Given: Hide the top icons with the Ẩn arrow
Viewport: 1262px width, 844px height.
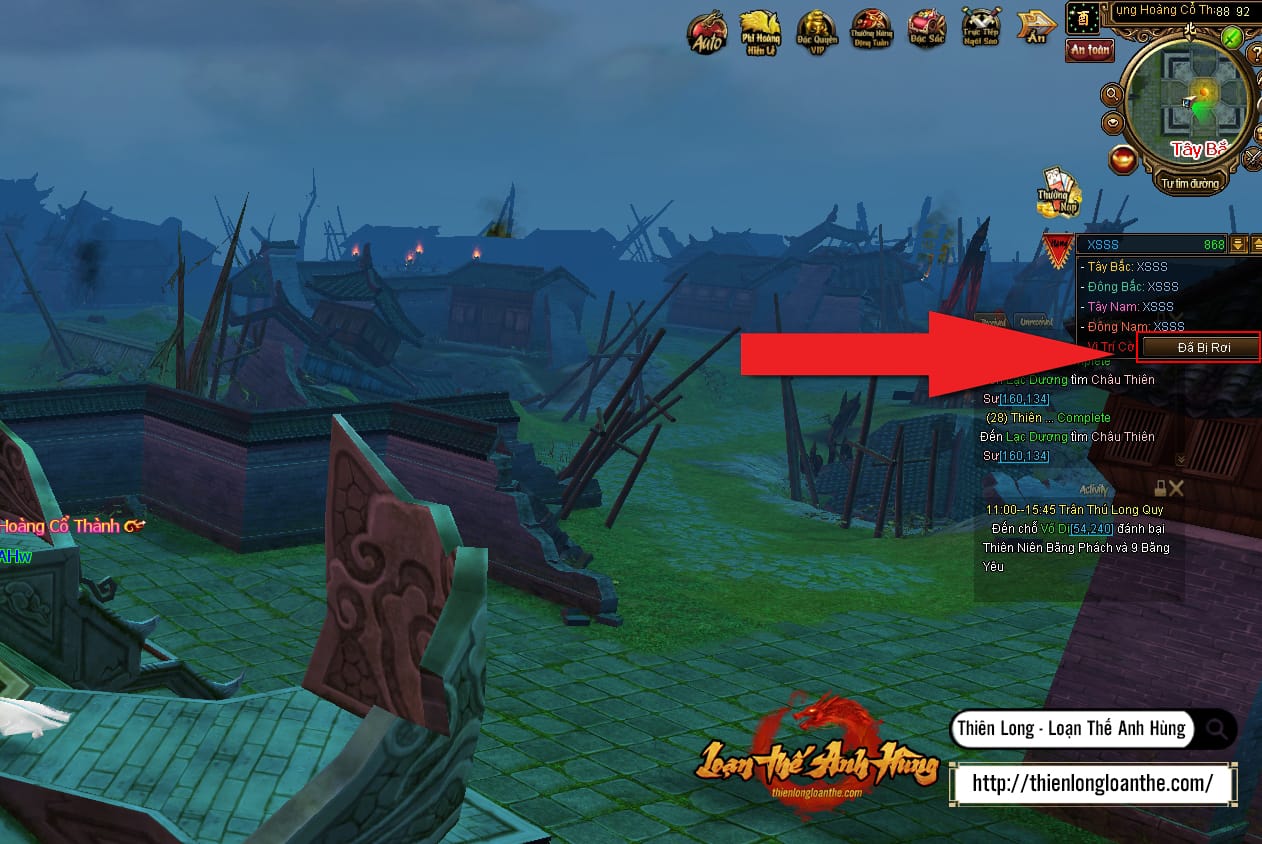Looking at the screenshot, I should tap(1036, 27).
